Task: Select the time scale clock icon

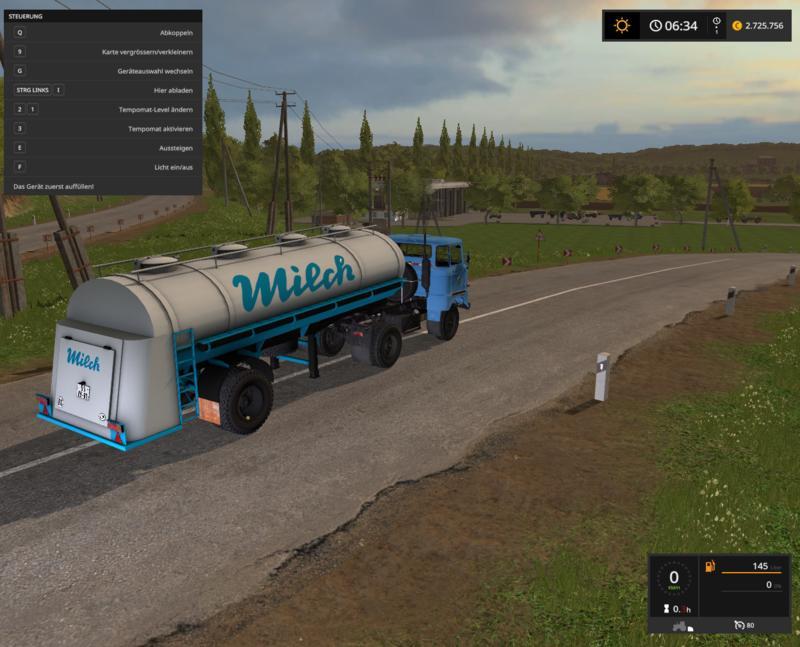Action: point(716,22)
